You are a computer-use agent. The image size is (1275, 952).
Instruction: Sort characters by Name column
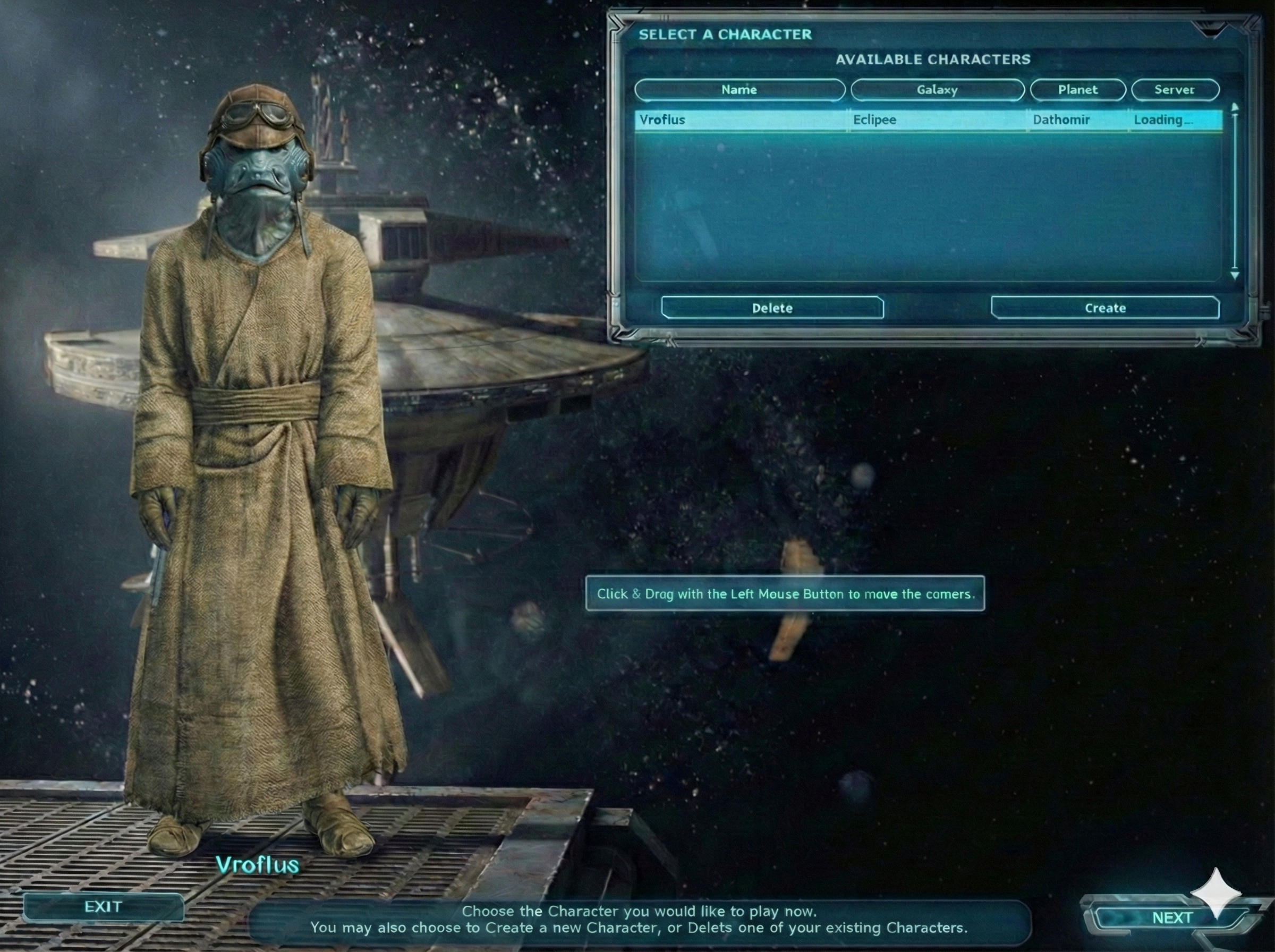[739, 90]
